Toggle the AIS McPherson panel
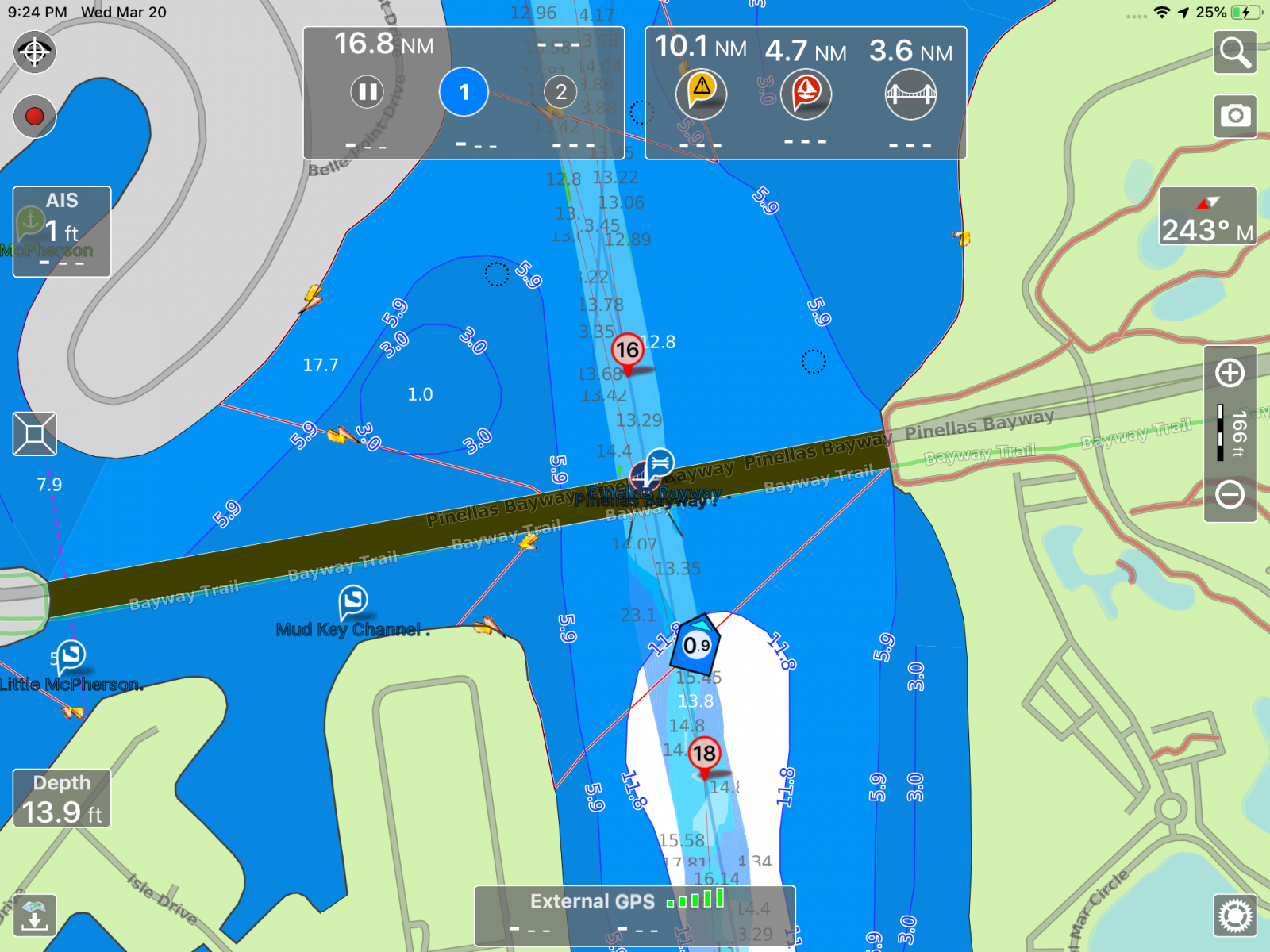This screenshot has height=952, width=1270. (61, 230)
